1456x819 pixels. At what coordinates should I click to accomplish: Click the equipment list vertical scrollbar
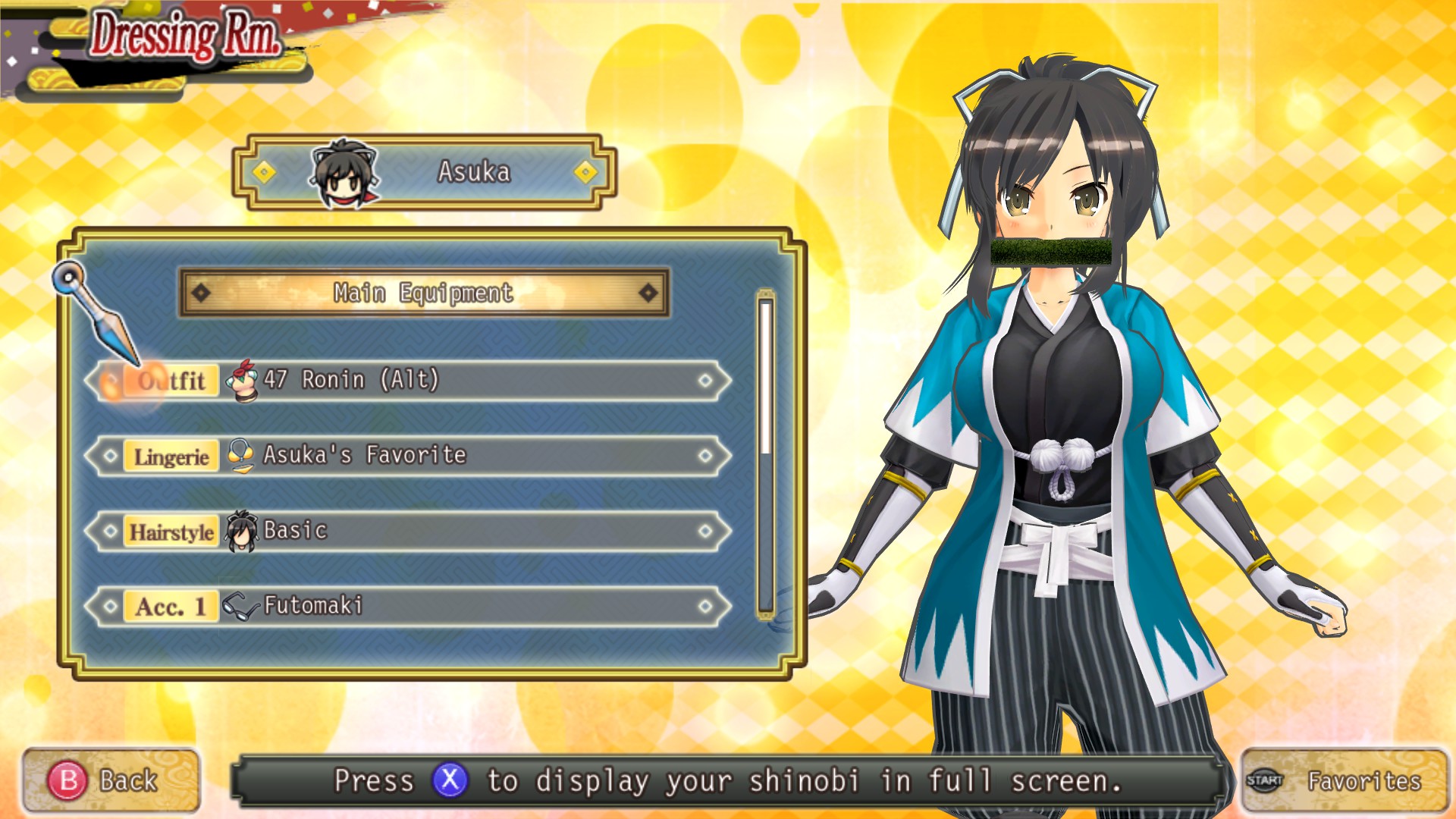click(766, 453)
